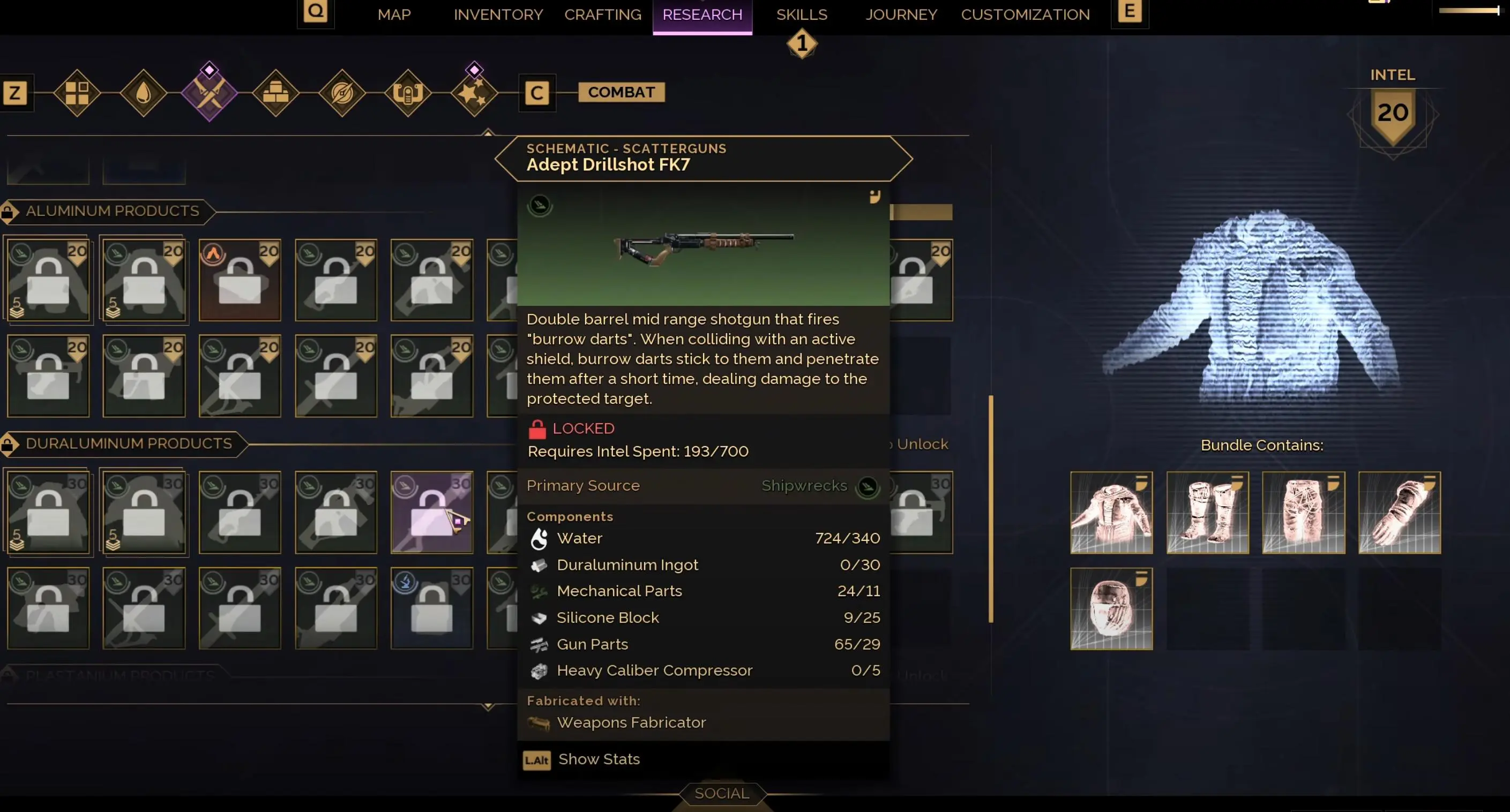Collapse the DURALUMINUM PRODUCTS section
Screen dimensions: 1510x812
click(x=129, y=444)
